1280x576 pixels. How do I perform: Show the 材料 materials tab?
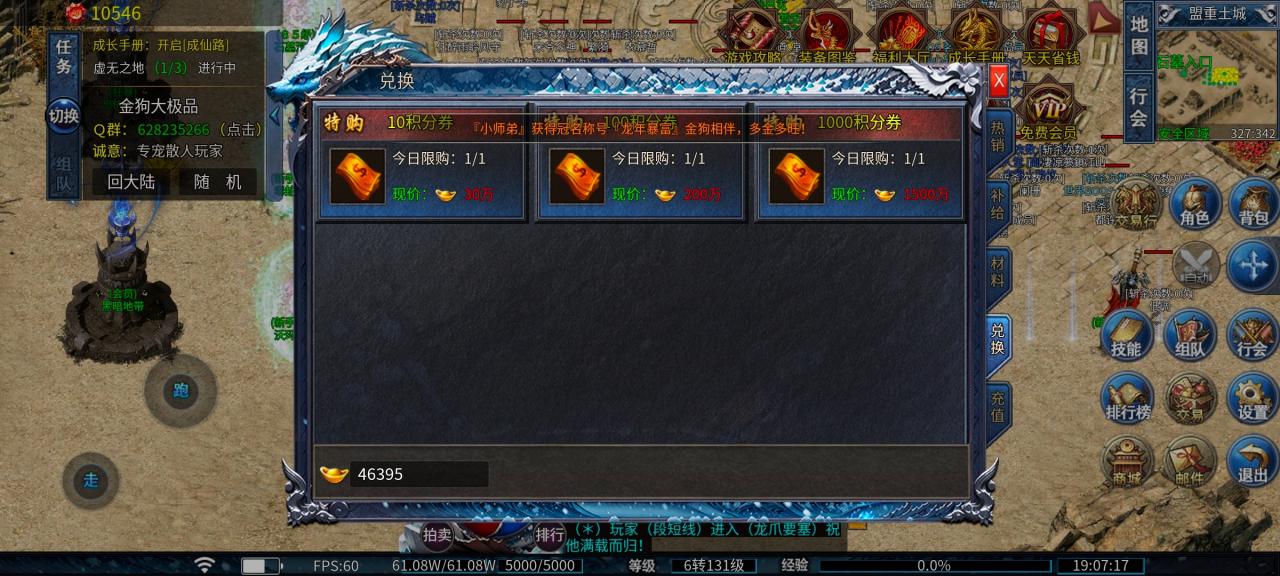click(x=997, y=272)
